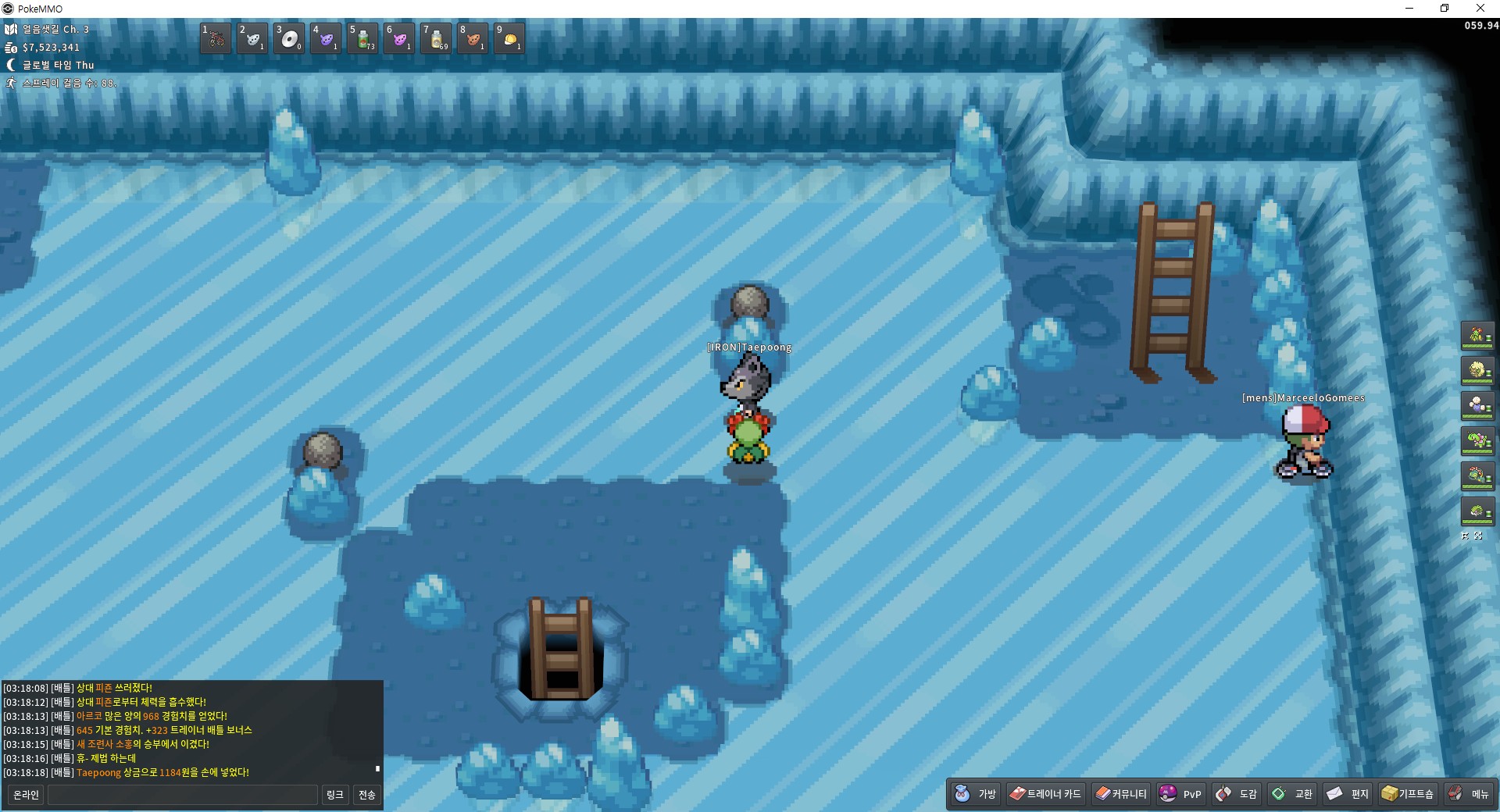Use the bicycle in hotbar slot 1
Image resolution: width=1500 pixels, height=812 pixels.
(x=216, y=38)
